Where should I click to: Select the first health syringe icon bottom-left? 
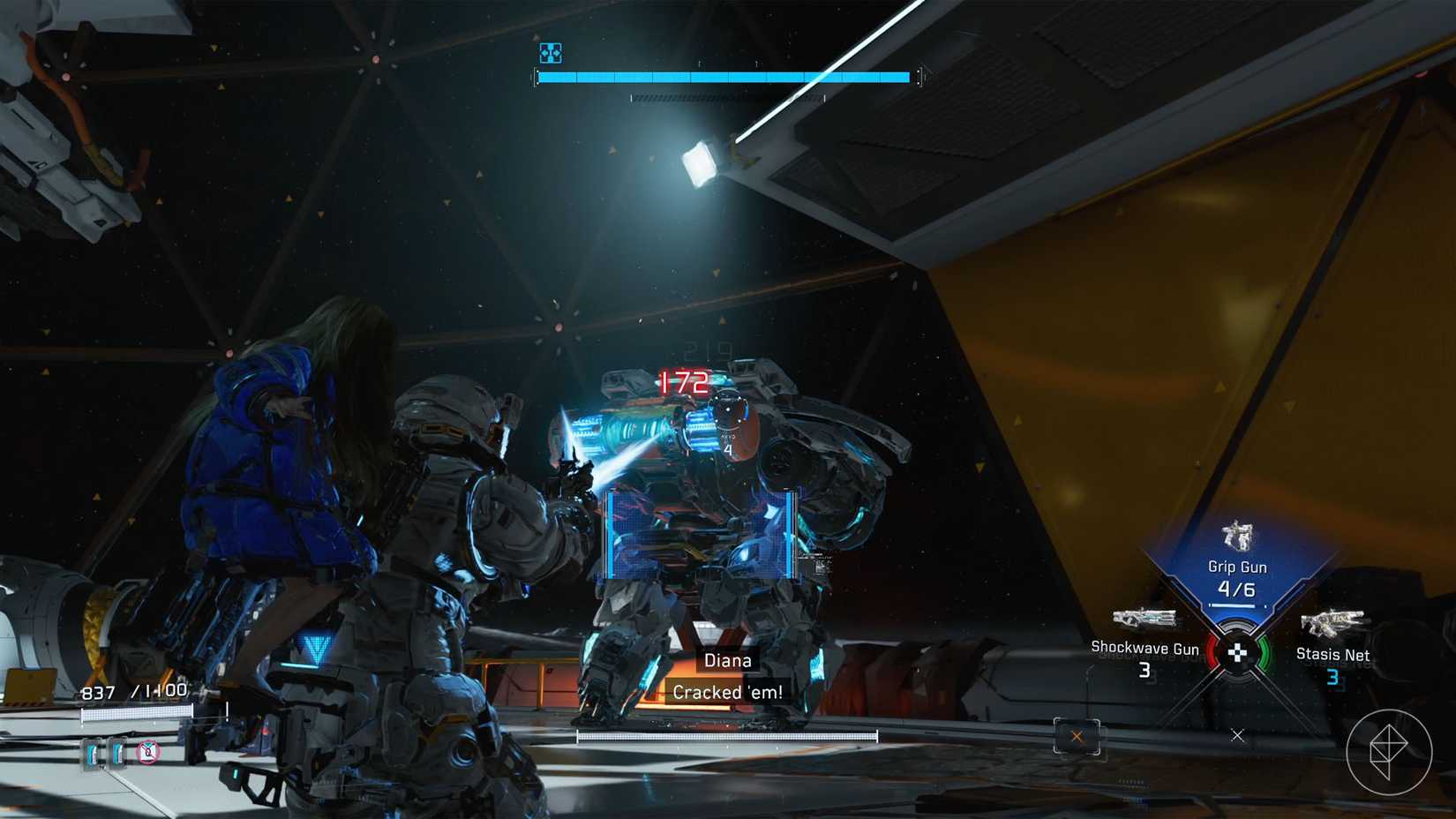pyautogui.click(x=91, y=754)
